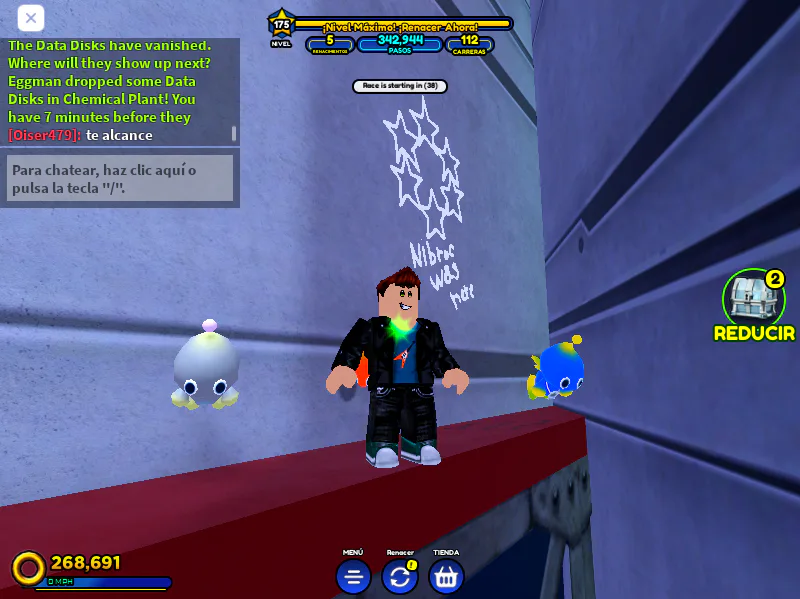
Task: Click the Nivel Máximo Renacer Ahora banner
Action: (x=401, y=24)
